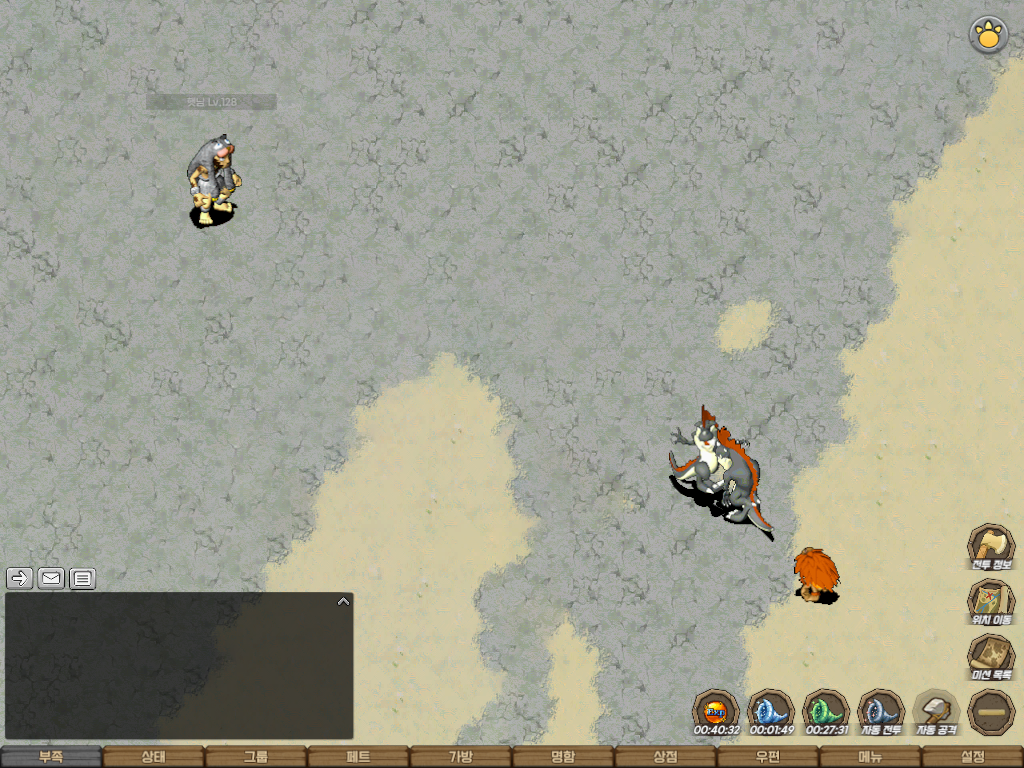Switch to the 상태 (status) tab

click(x=153, y=757)
